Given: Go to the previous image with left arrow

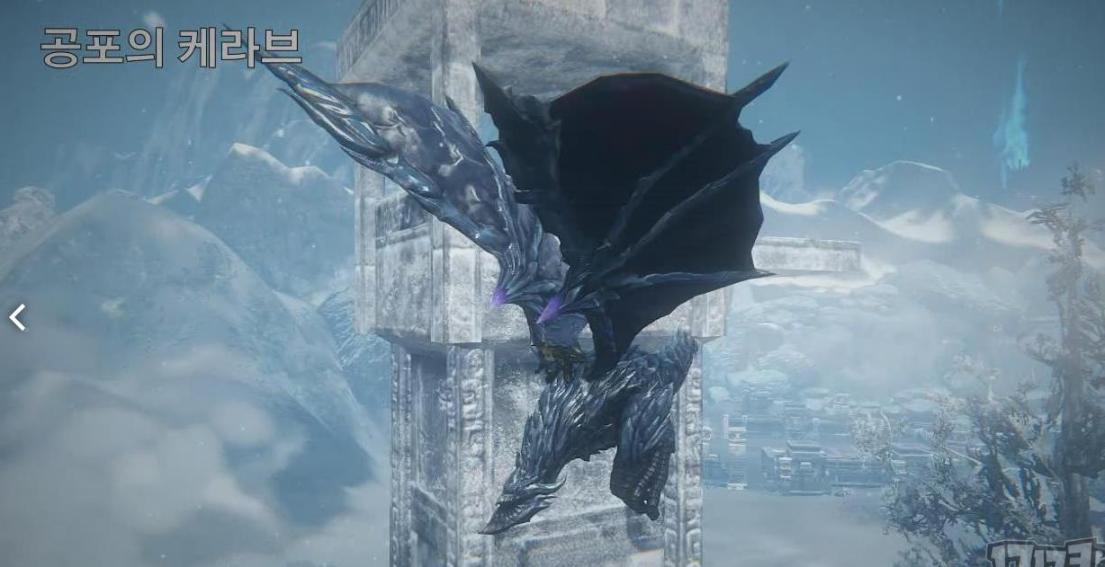Looking at the screenshot, I should [x=17, y=318].
